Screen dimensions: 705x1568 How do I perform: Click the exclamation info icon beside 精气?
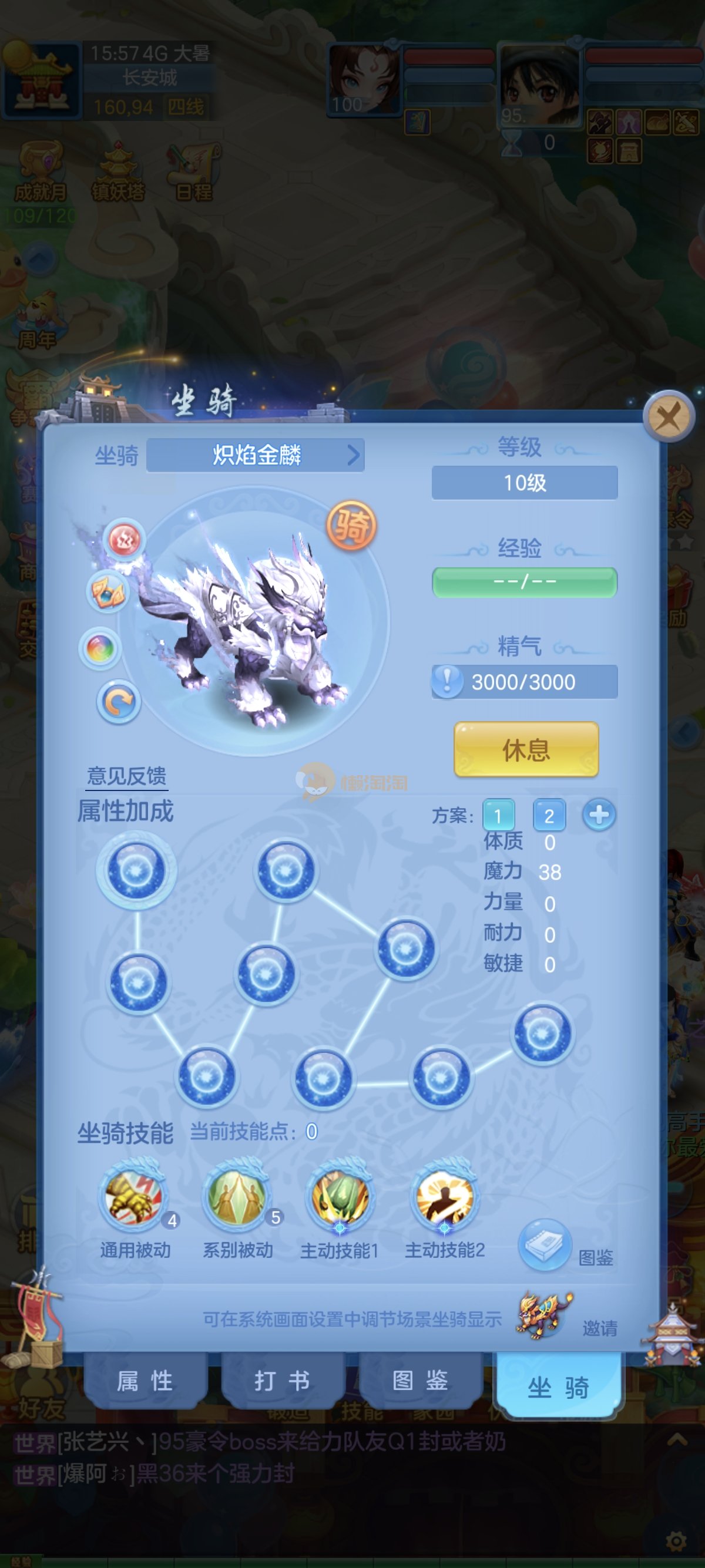point(448,681)
